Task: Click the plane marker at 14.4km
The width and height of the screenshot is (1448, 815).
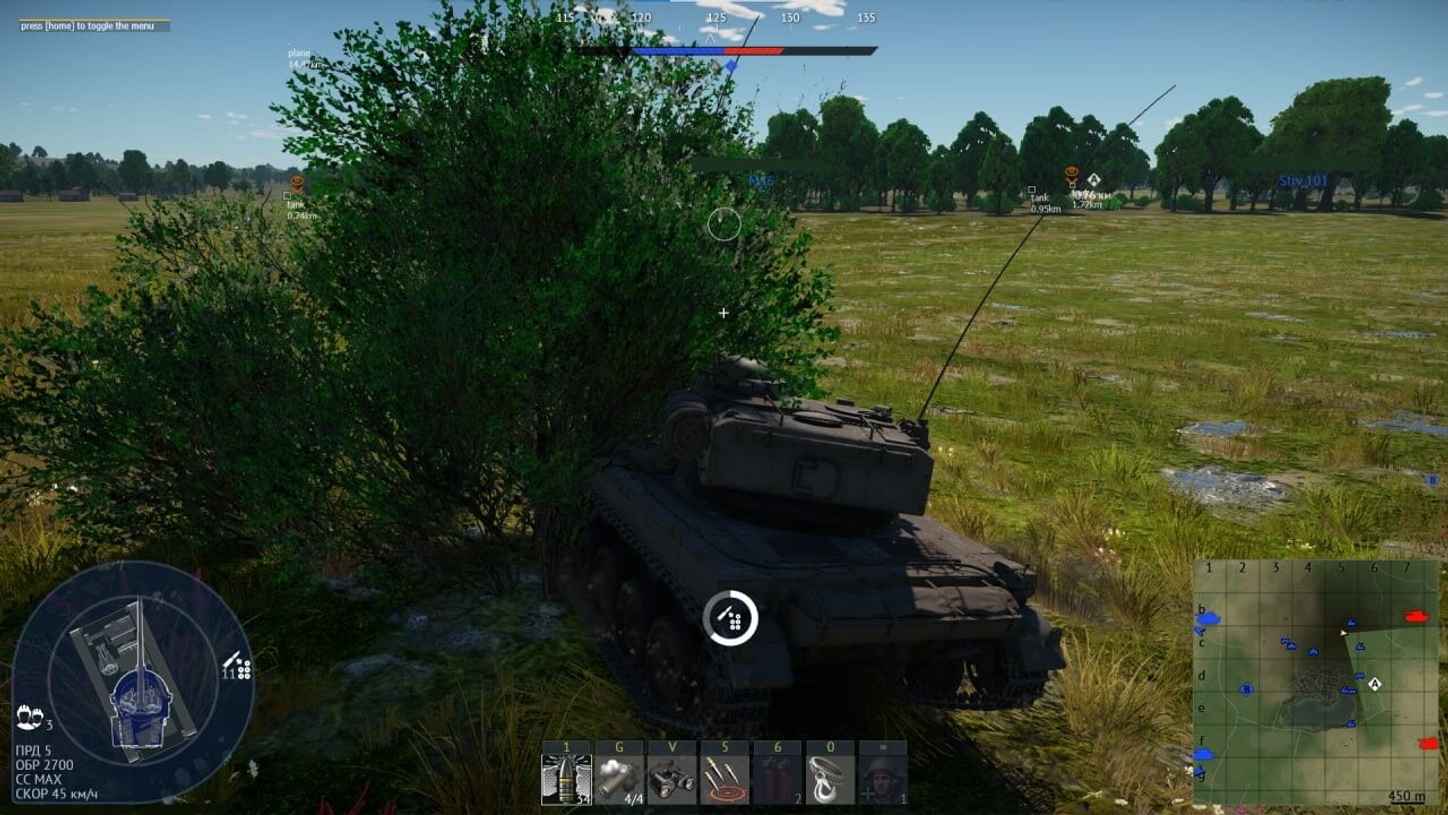Action: (x=300, y=56)
